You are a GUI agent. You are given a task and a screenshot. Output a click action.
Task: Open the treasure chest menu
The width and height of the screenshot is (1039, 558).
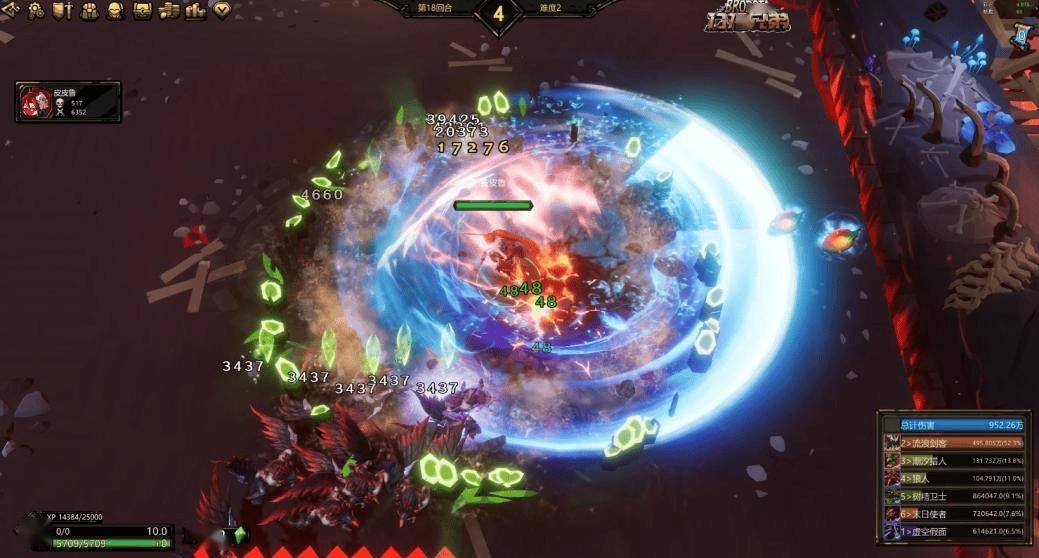click(141, 11)
